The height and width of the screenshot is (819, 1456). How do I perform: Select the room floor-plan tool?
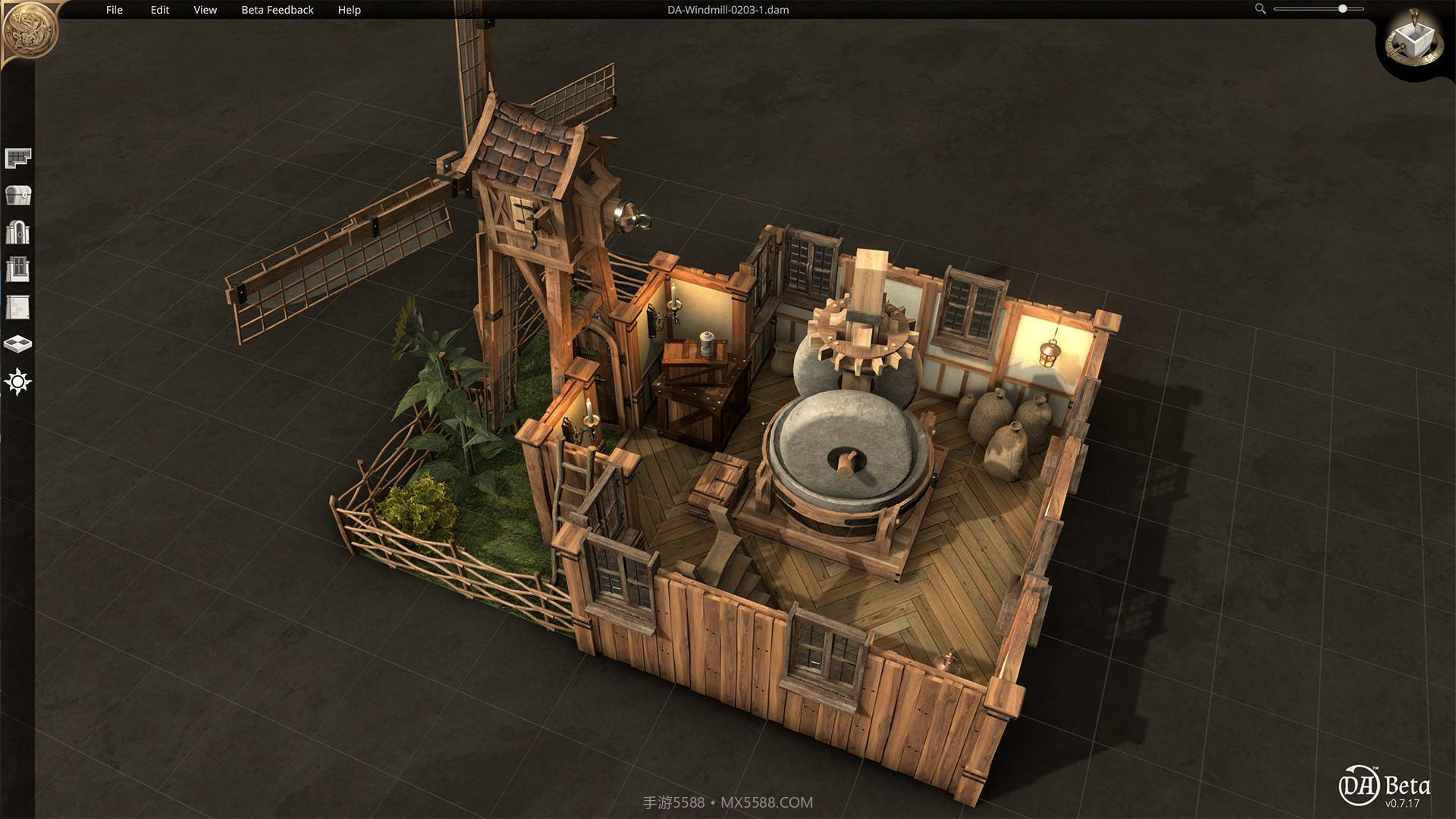tap(17, 158)
